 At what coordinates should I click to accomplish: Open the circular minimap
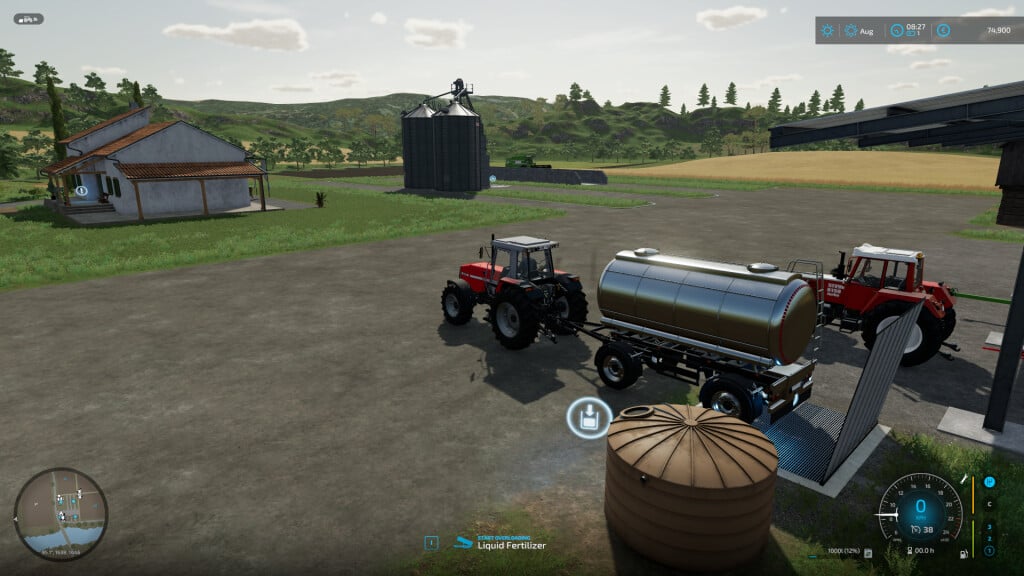[x=60, y=514]
